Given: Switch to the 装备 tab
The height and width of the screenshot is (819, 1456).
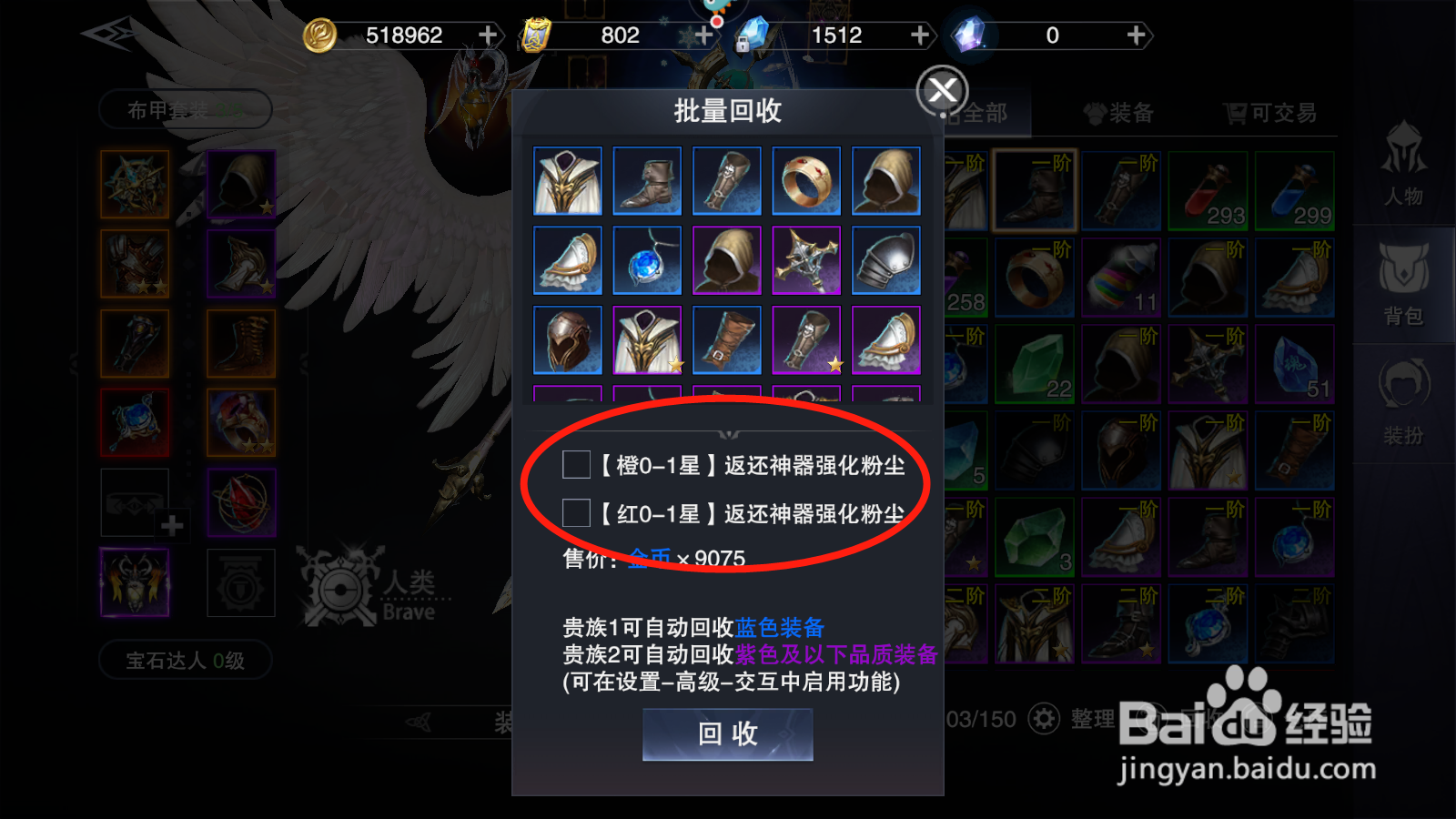Looking at the screenshot, I should [1121, 112].
